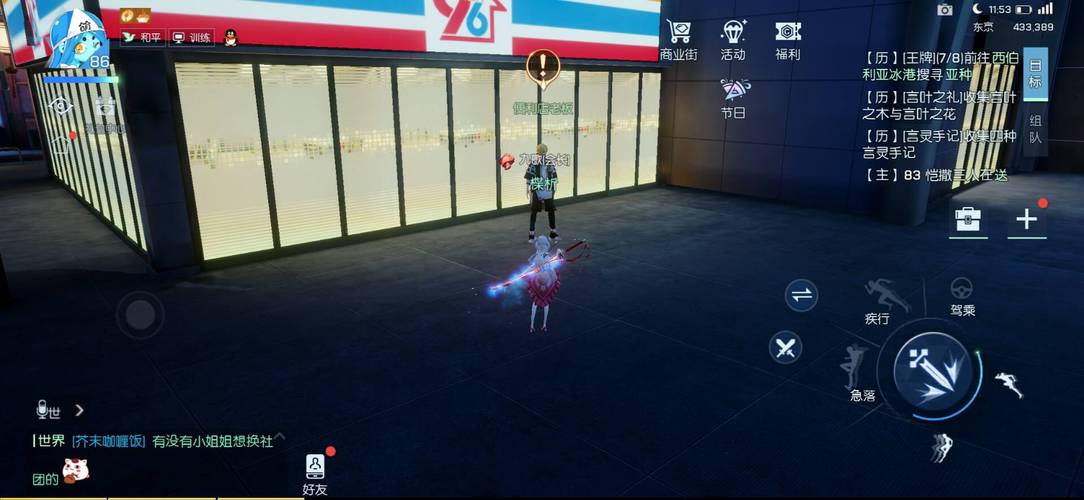Image resolution: width=1084 pixels, height=500 pixels.
Task: Toggle the 和平 peace mode button
Action: tap(142, 37)
